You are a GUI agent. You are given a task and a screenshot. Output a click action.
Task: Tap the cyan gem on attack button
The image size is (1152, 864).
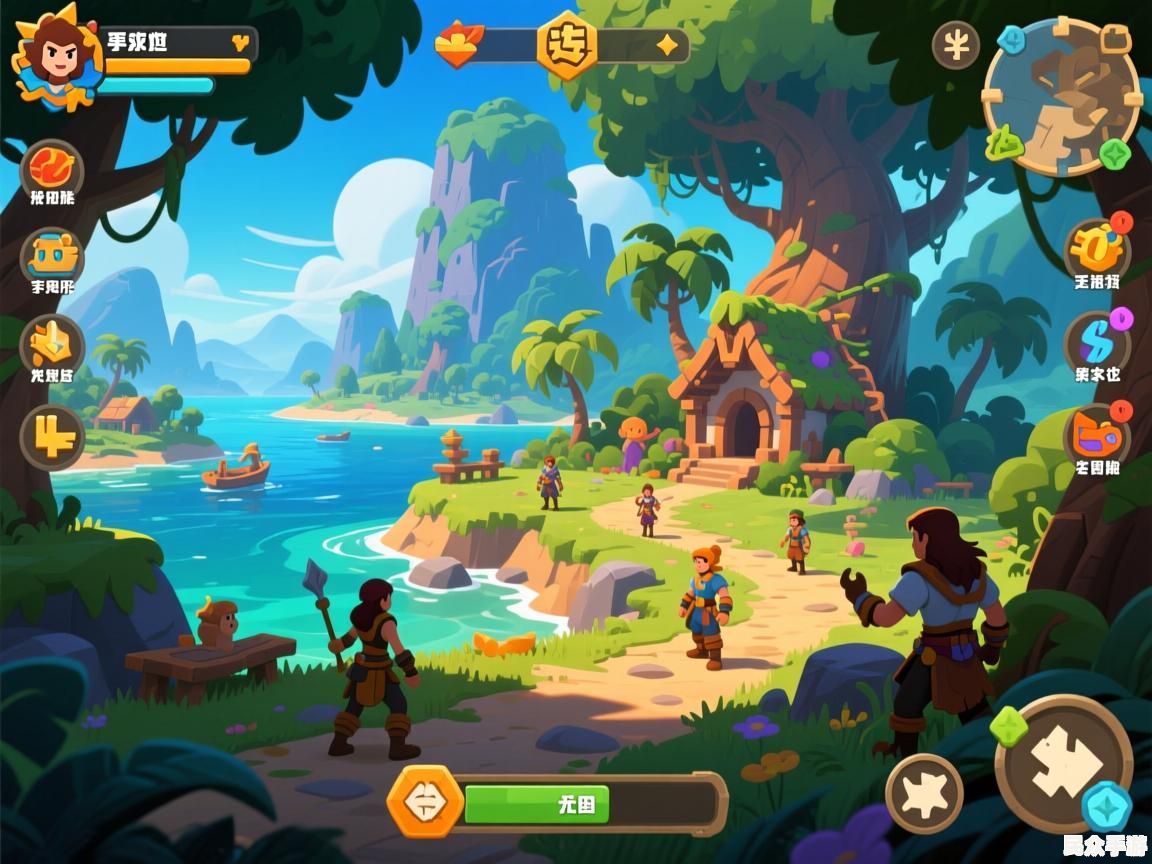point(1107,806)
